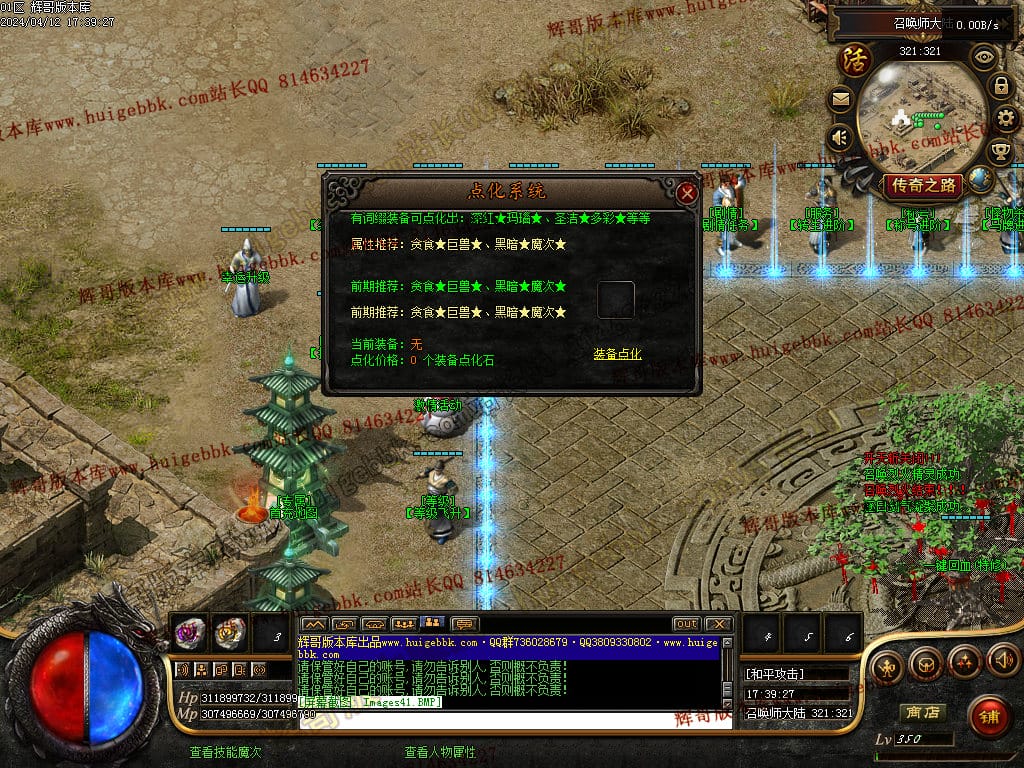Click the red 铺 stall button

[x=989, y=717]
